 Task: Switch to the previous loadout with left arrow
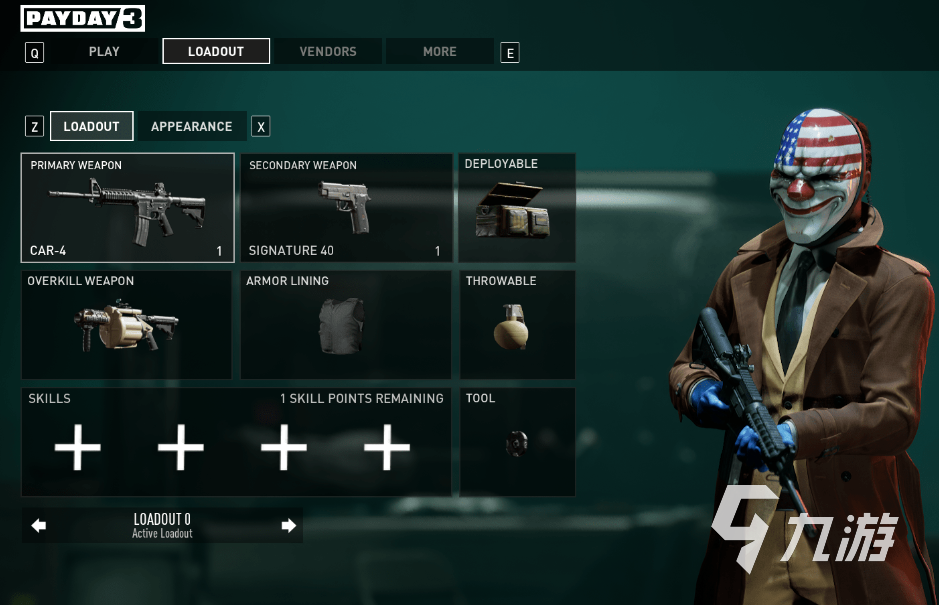pos(39,525)
